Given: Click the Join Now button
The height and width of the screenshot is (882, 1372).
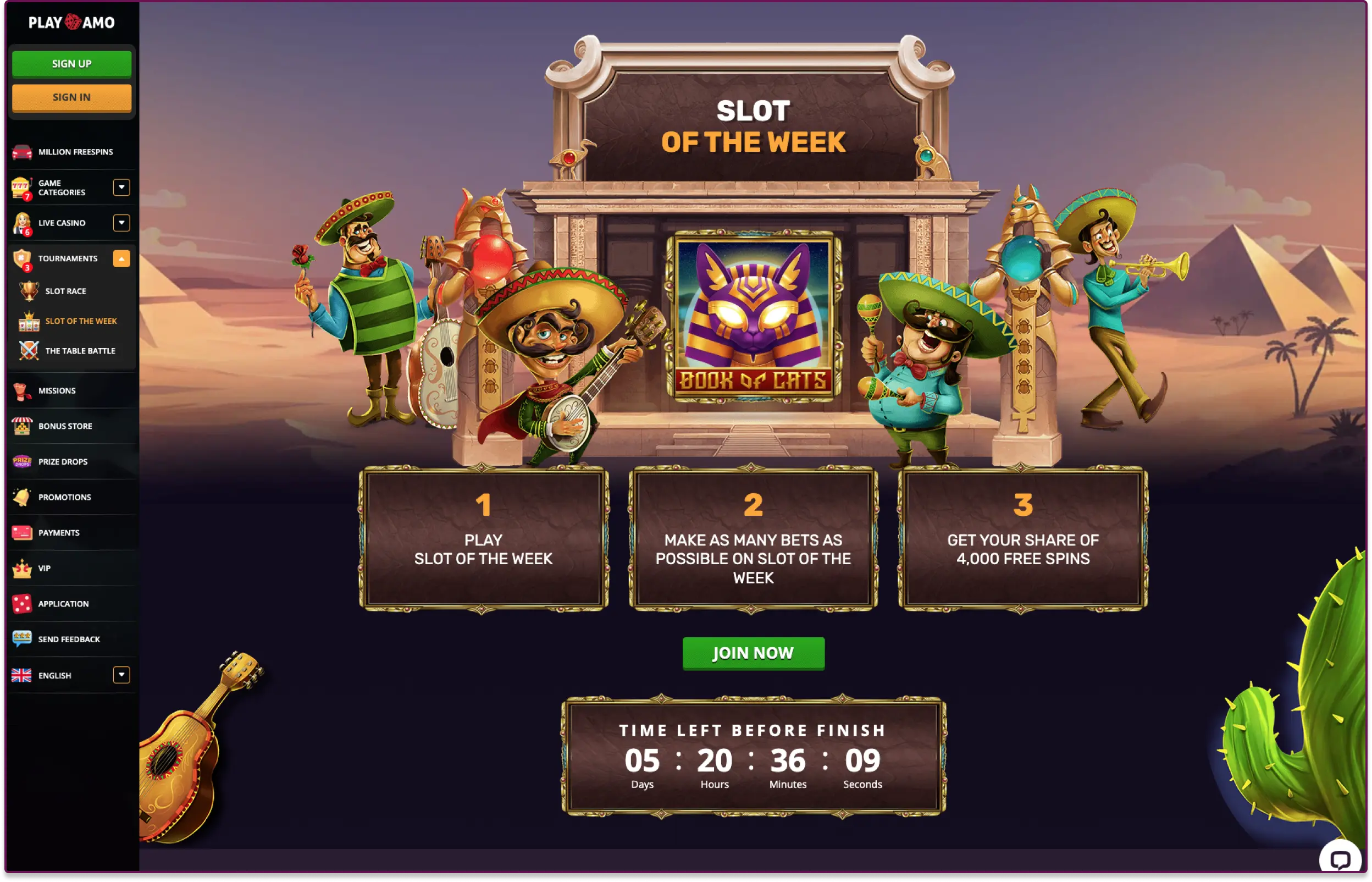Looking at the screenshot, I should click(x=753, y=653).
